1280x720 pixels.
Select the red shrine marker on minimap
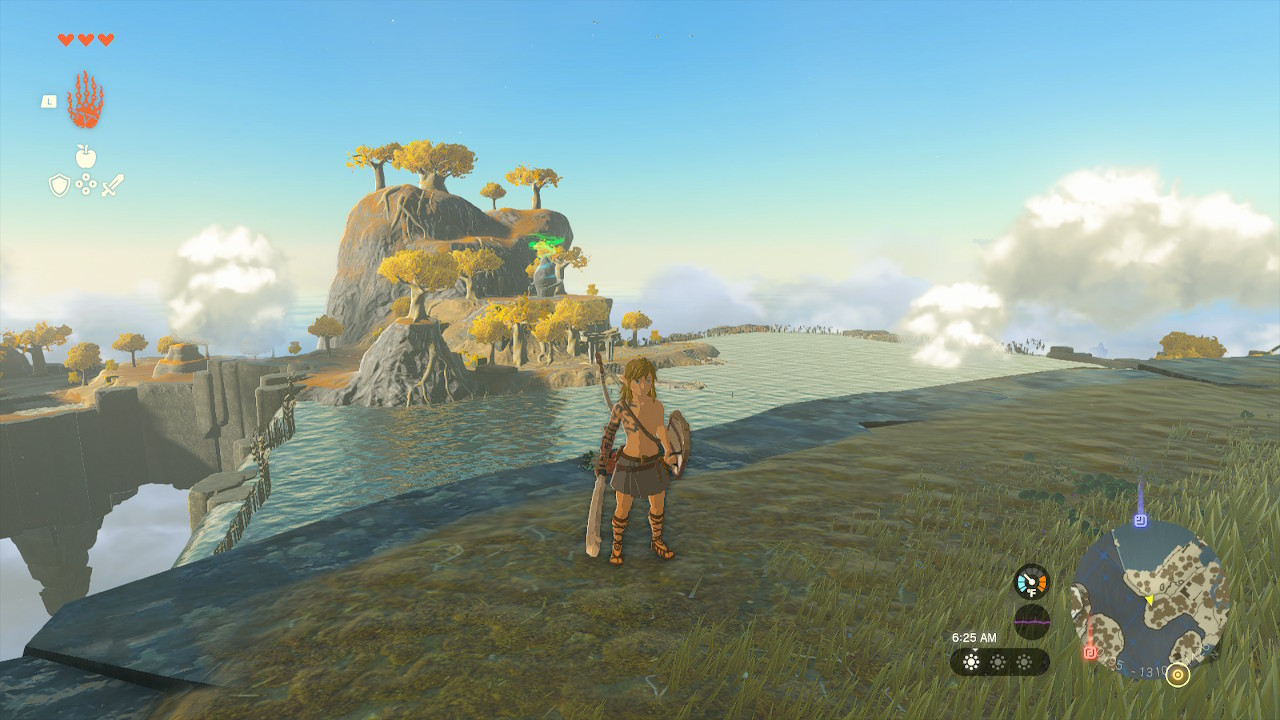pyautogui.click(x=1090, y=653)
